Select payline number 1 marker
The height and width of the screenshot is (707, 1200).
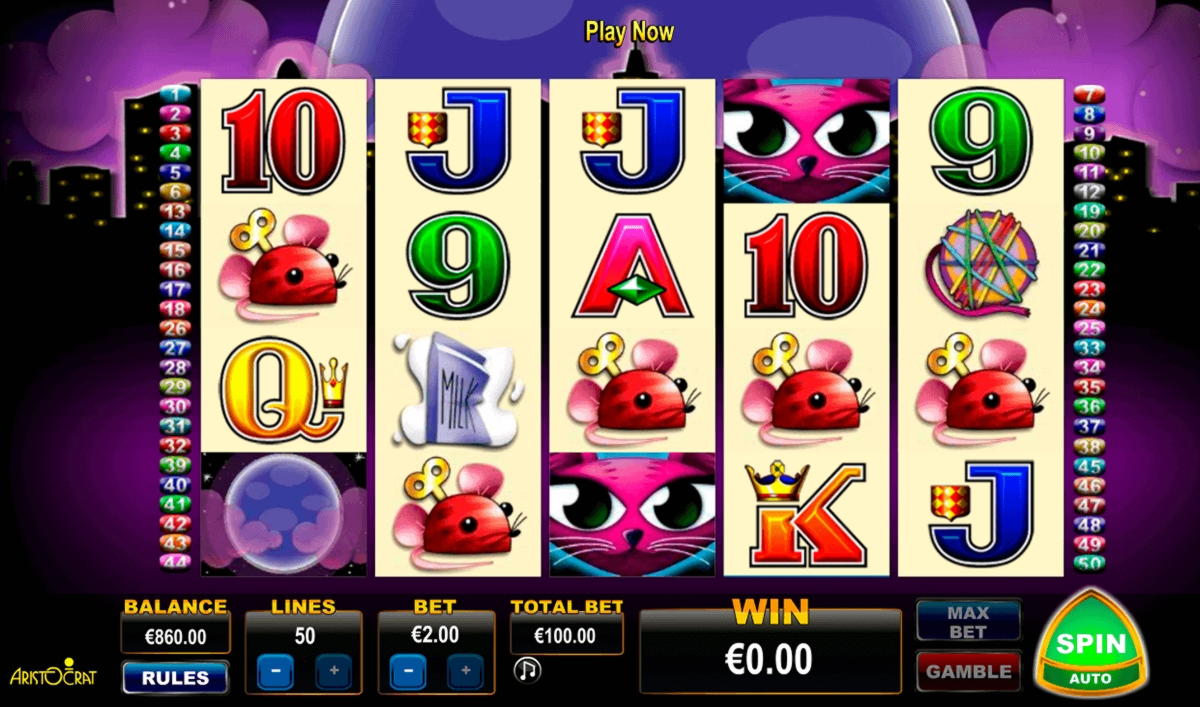175,94
